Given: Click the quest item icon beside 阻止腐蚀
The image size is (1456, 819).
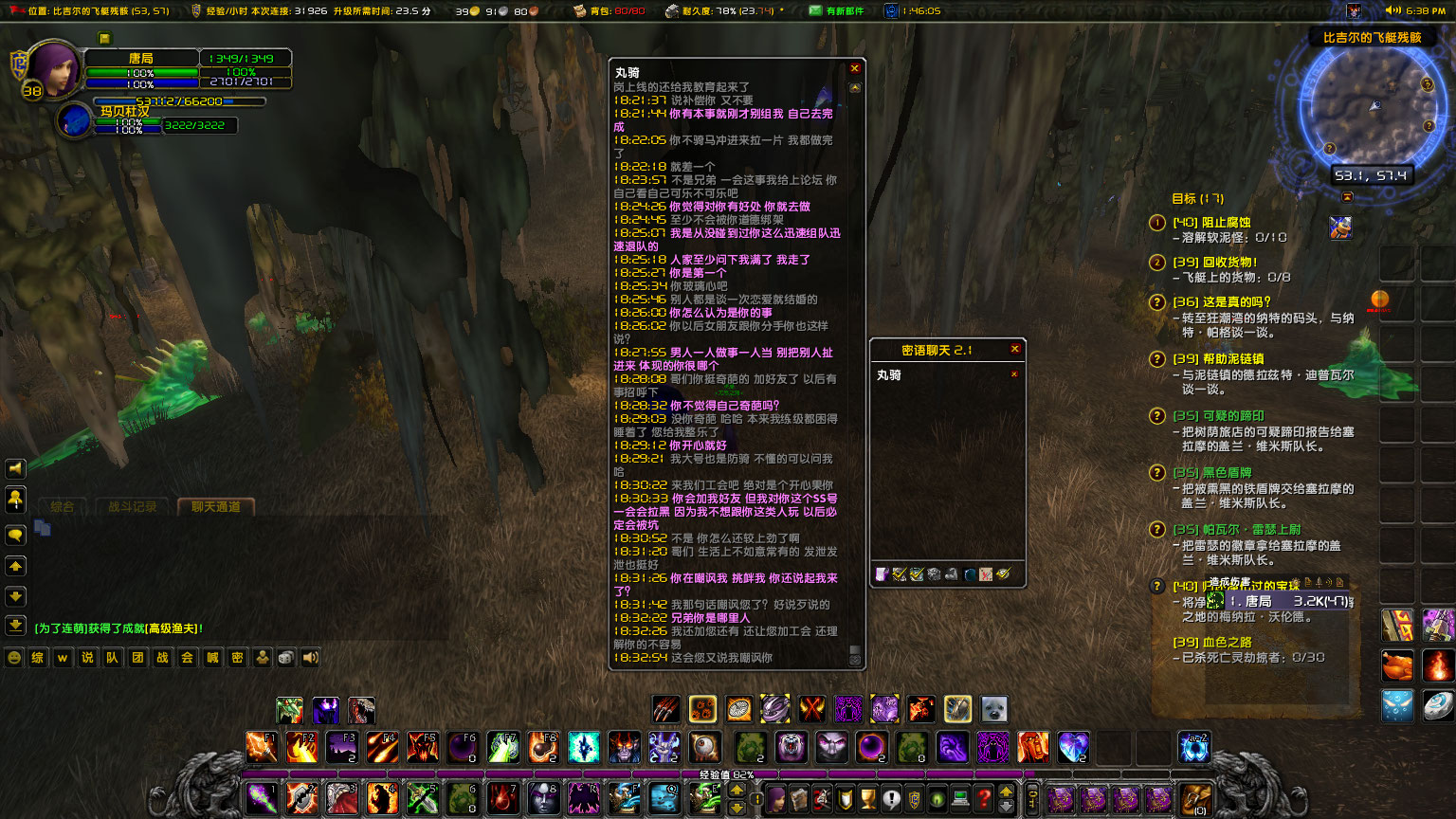Looking at the screenshot, I should coord(1341,228).
